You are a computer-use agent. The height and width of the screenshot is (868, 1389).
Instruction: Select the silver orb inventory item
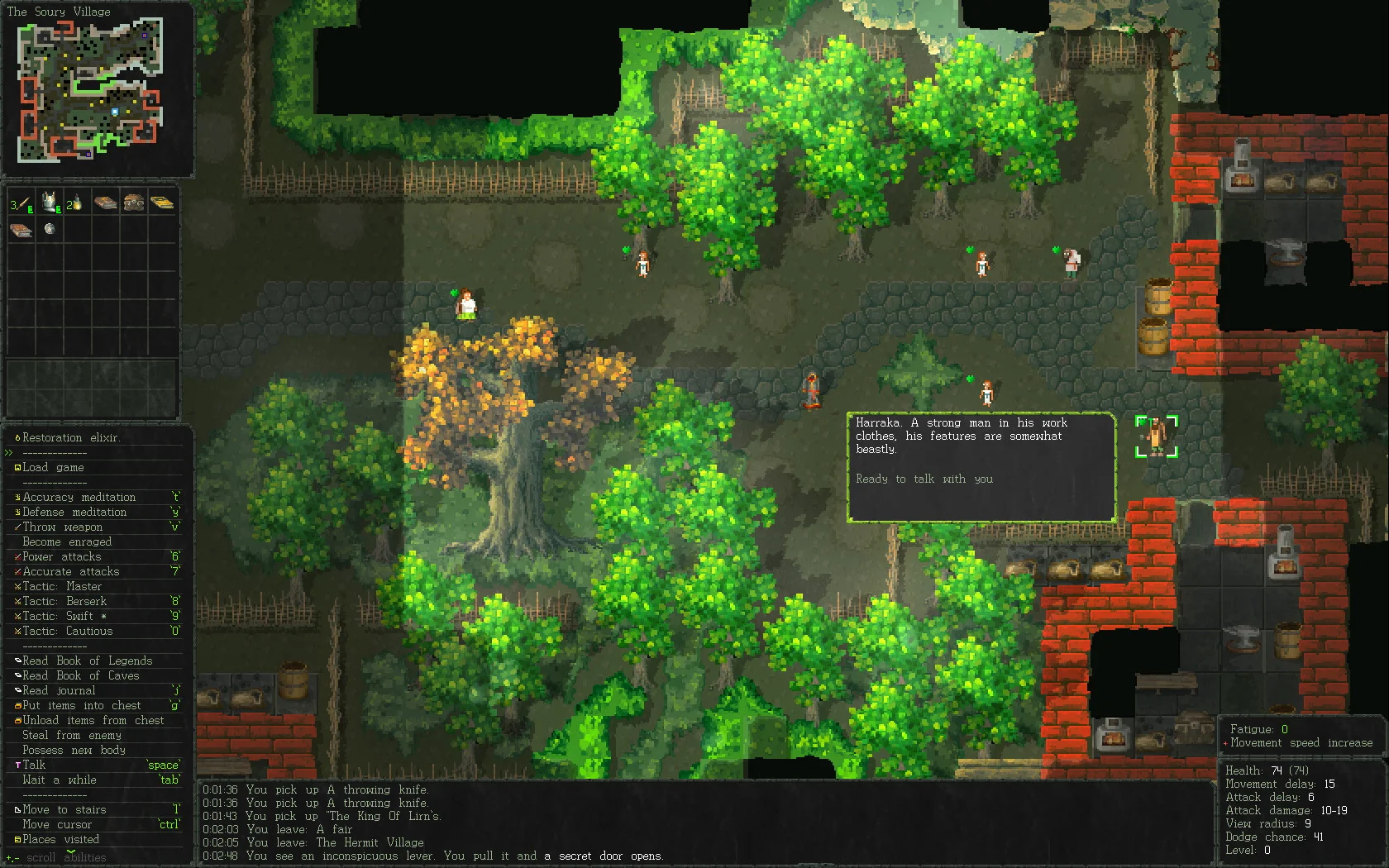click(x=50, y=229)
